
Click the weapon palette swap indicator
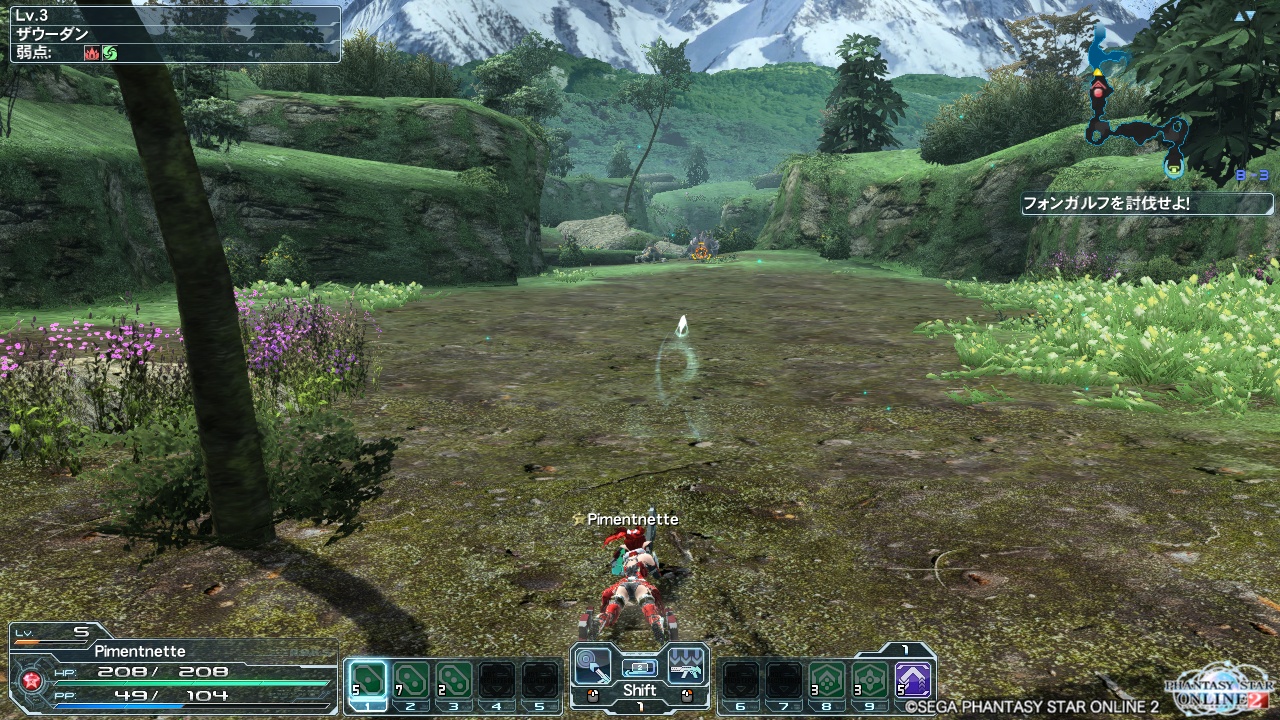[640, 667]
